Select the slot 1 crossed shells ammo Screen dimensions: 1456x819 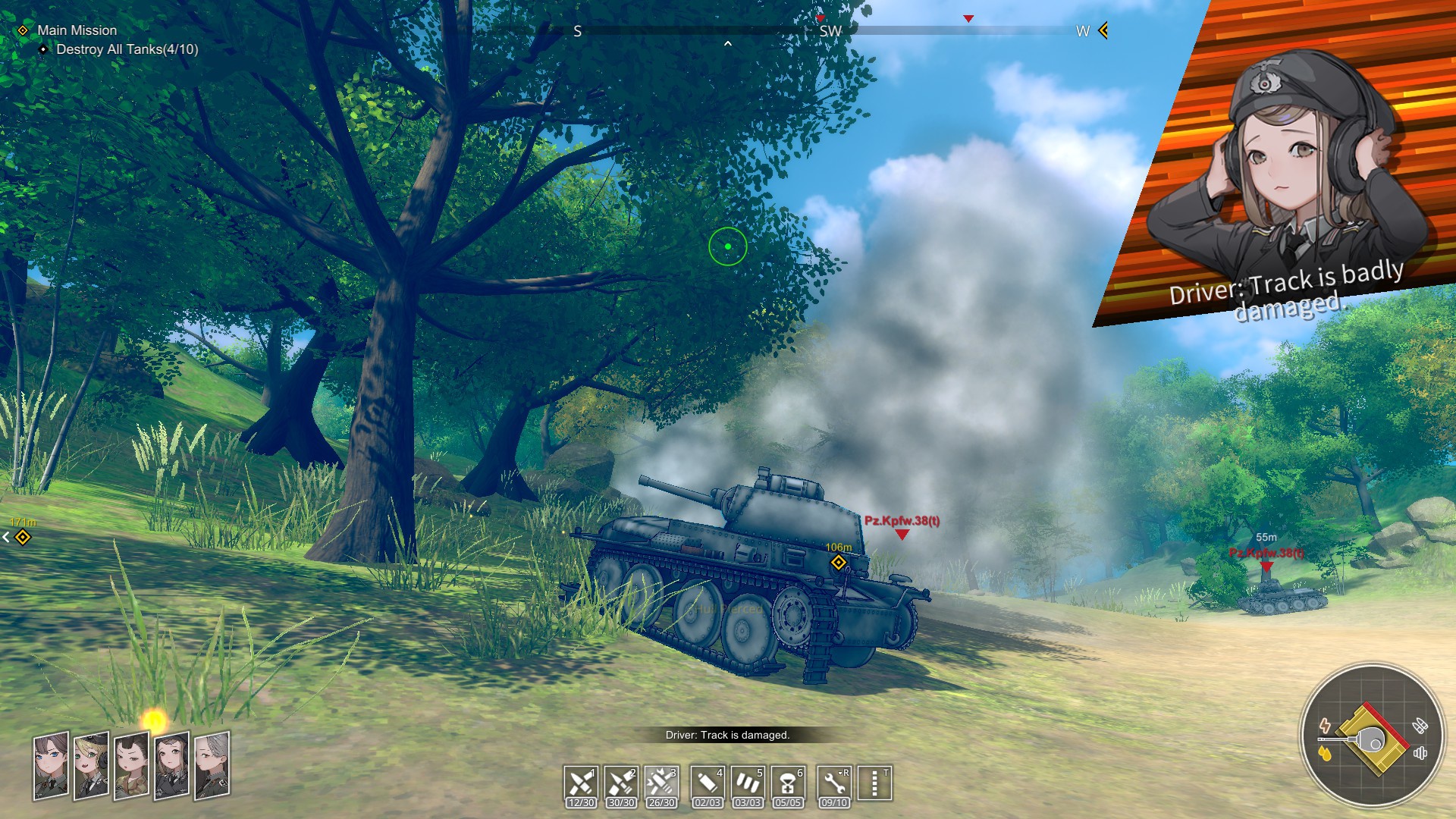click(x=581, y=782)
